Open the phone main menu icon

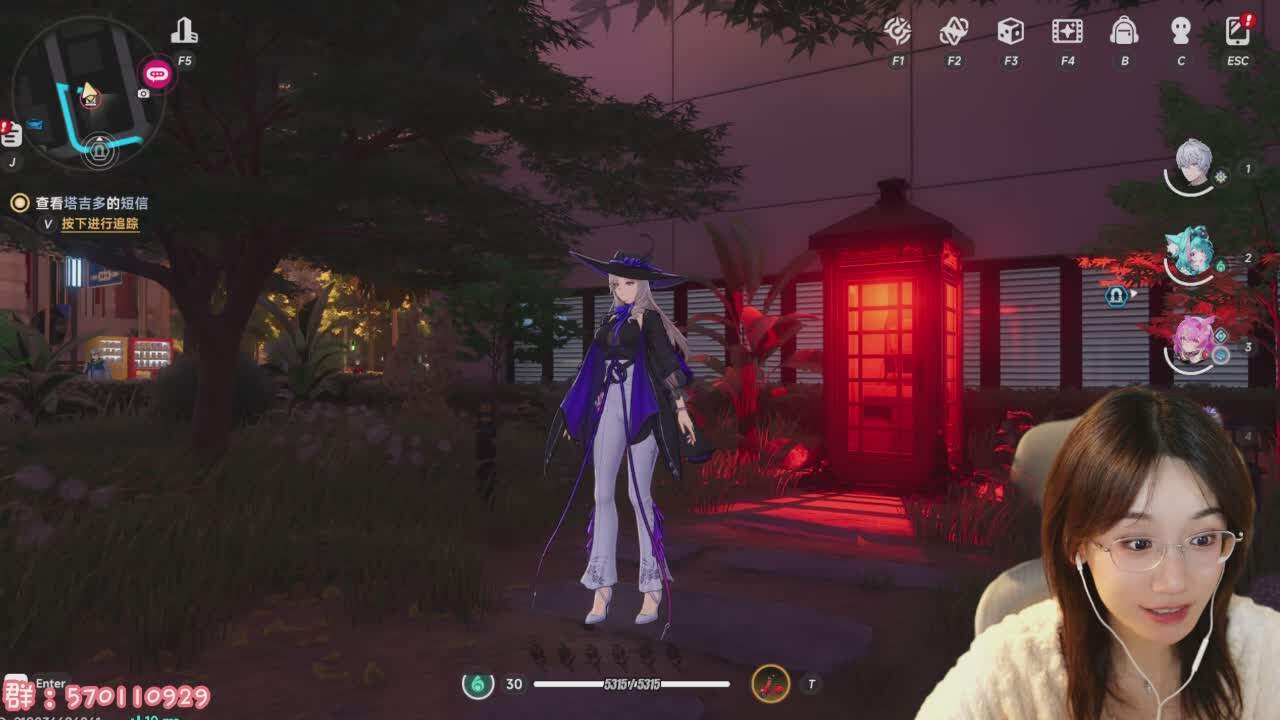coord(1238,31)
